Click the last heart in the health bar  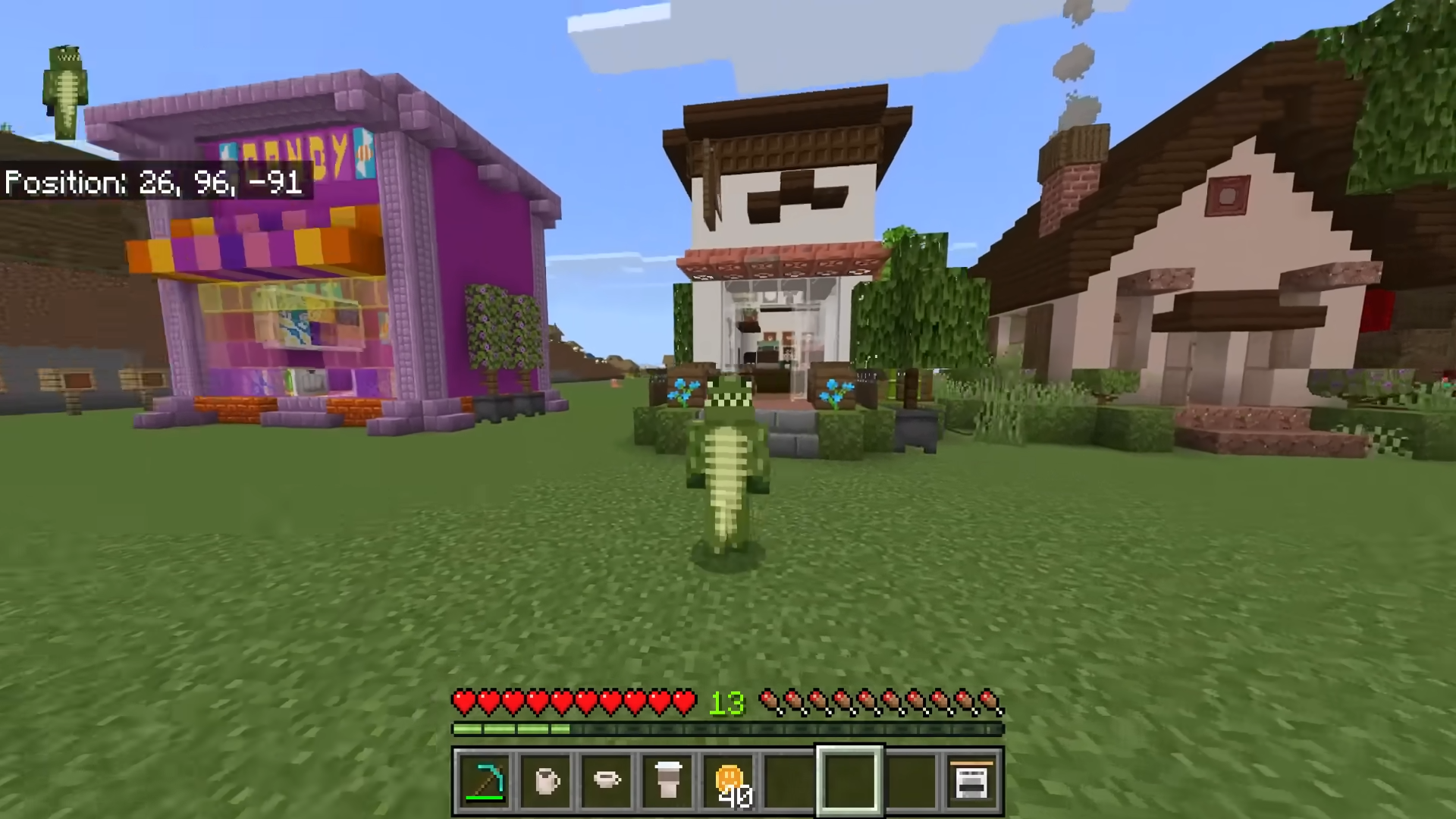[x=685, y=703]
